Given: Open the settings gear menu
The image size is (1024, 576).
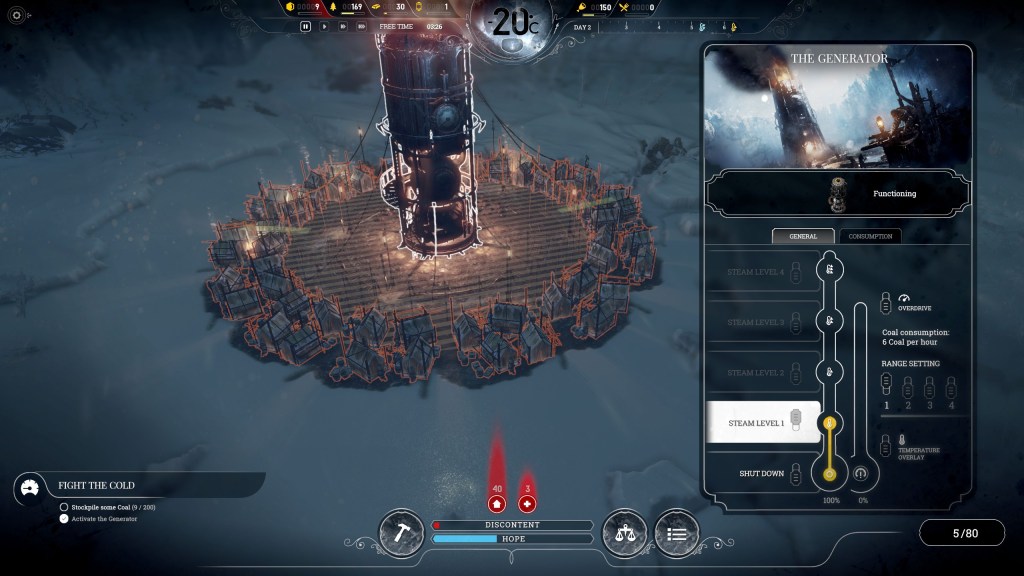Looking at the screenshot, I should (16, 15).
